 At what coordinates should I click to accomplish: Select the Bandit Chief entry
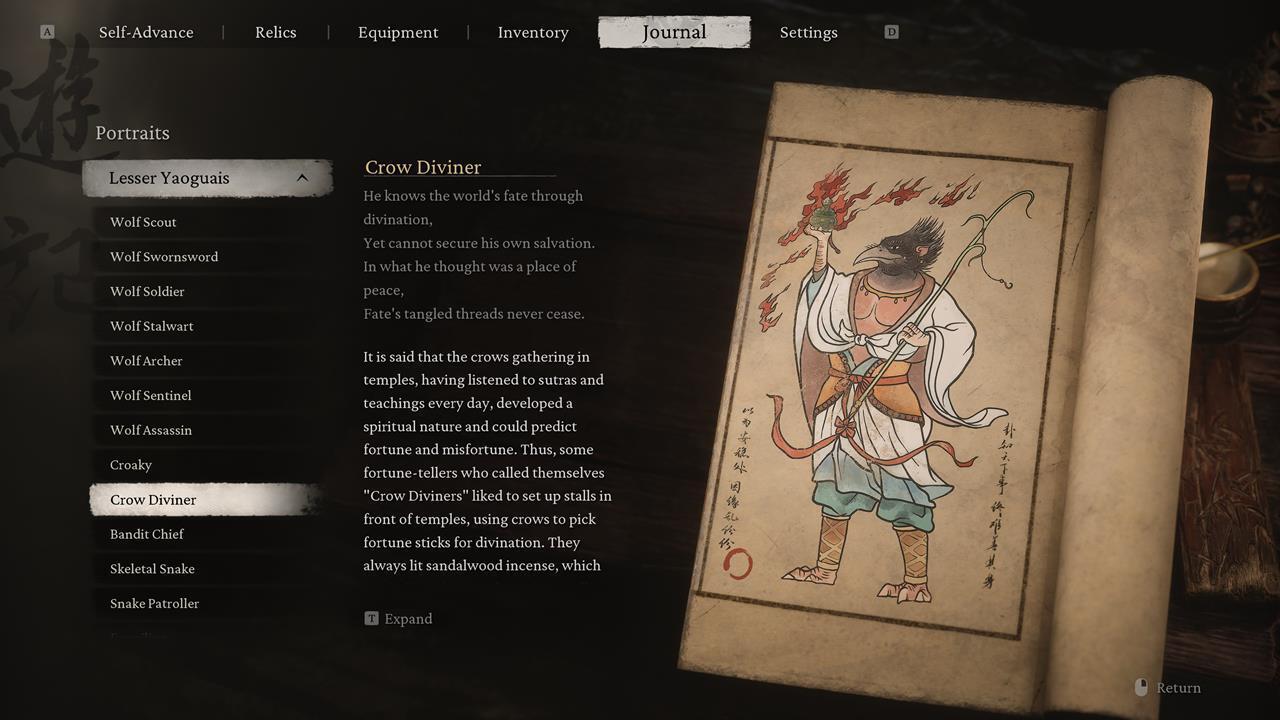(147, 534)
